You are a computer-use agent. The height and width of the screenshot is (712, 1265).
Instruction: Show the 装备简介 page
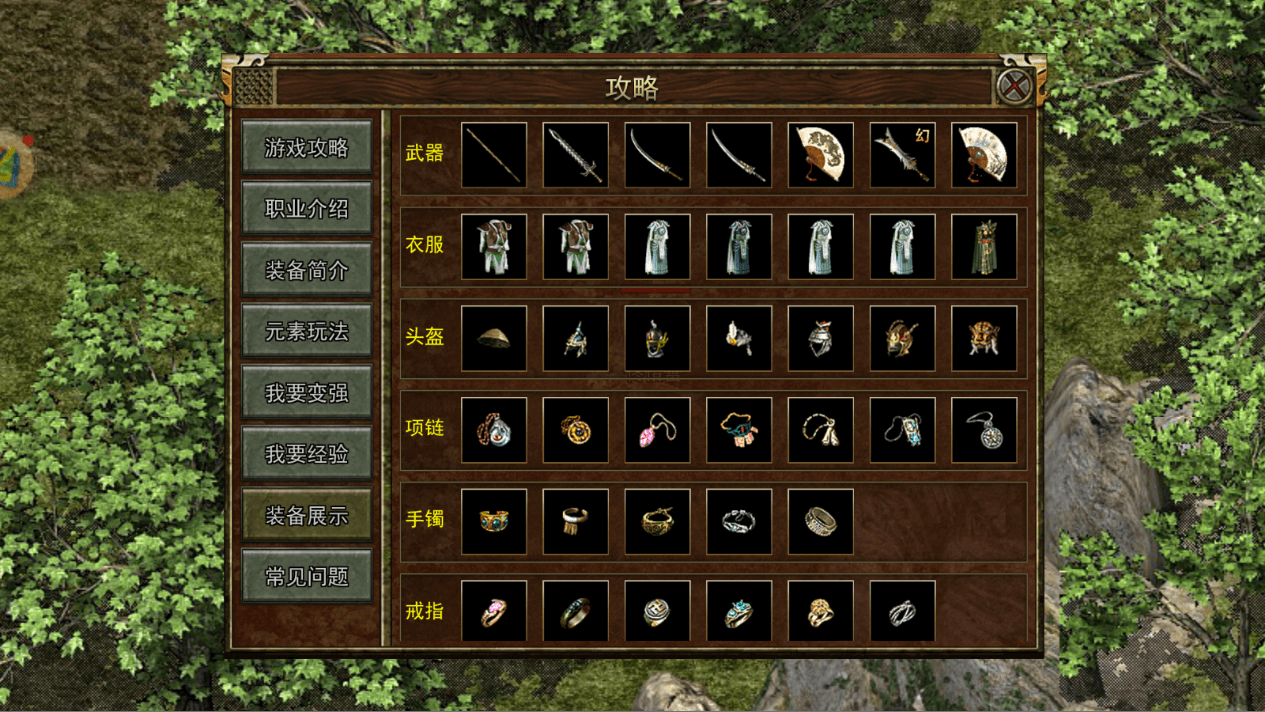click(x=307, y=270)
